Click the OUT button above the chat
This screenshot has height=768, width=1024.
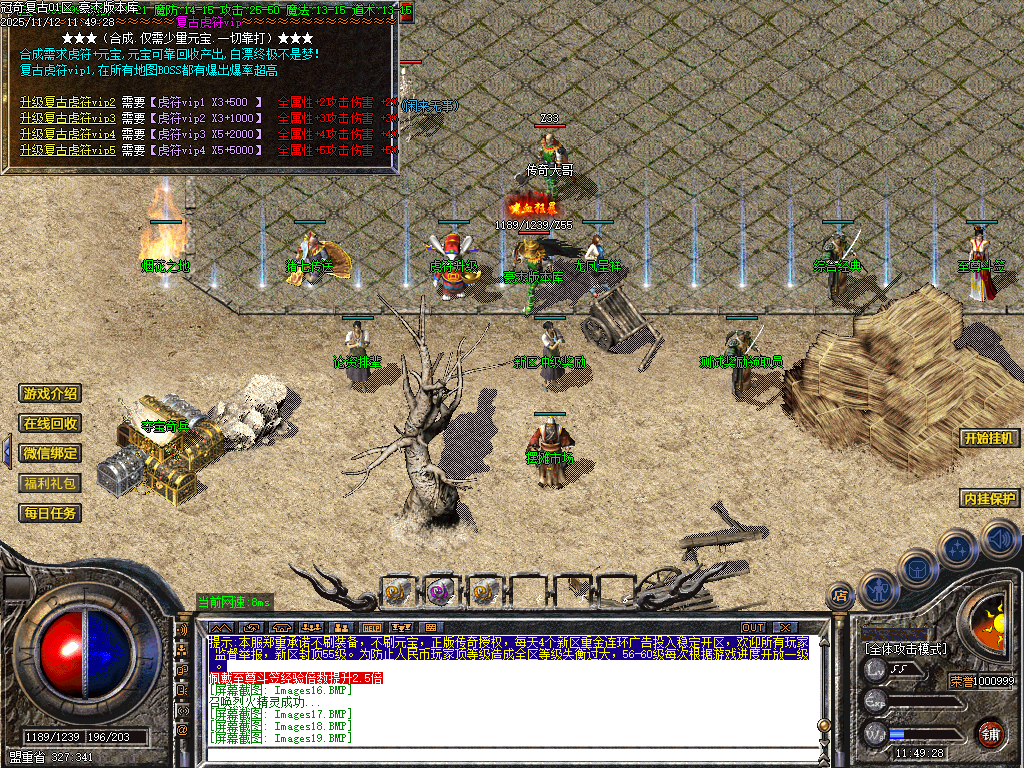pyautogui.click(x=753, y=628)
